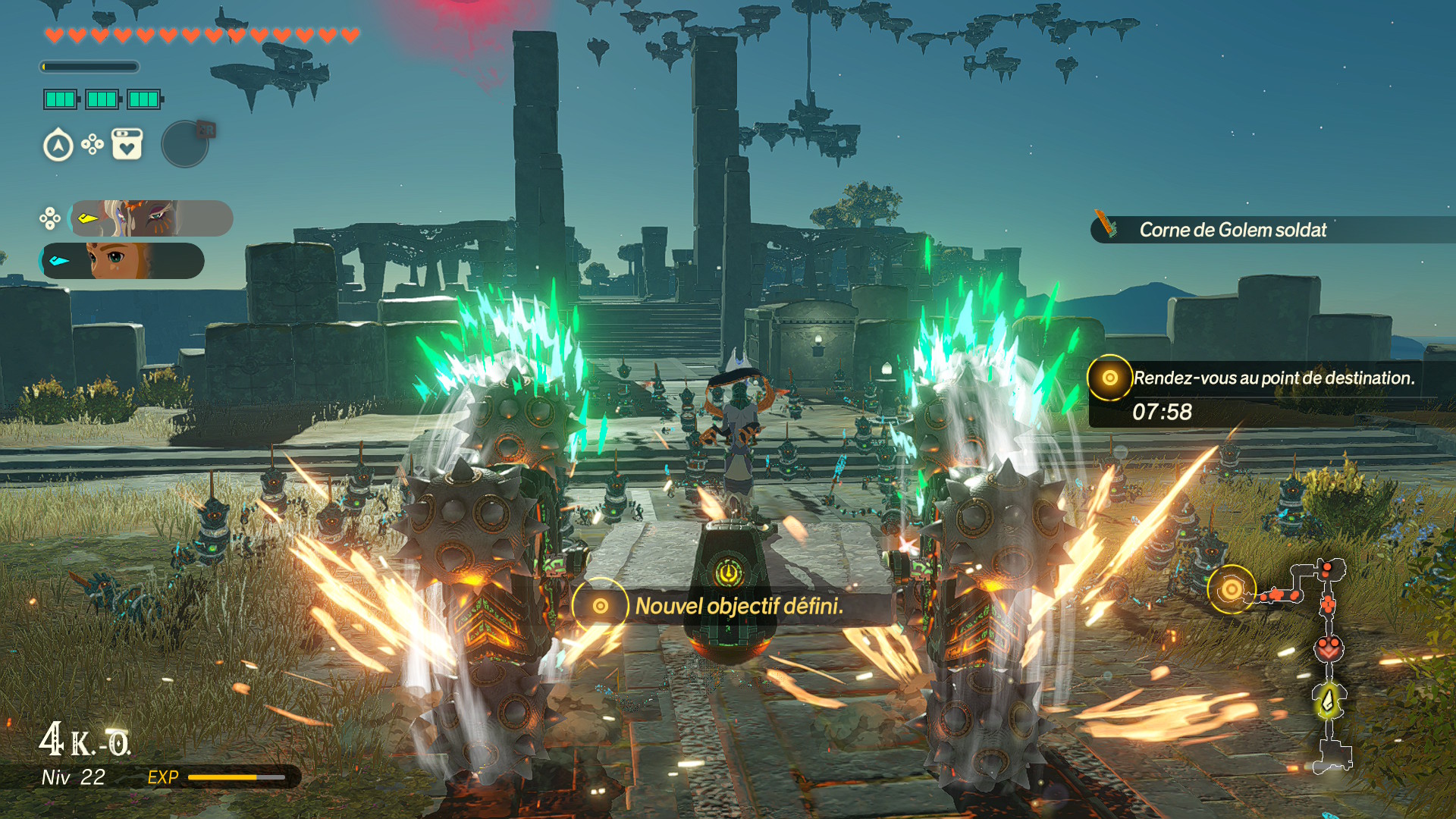Open the objective tracker "Rendez-vous au point de destination"
1456x819 pixels.
[x=1272, y=378]
